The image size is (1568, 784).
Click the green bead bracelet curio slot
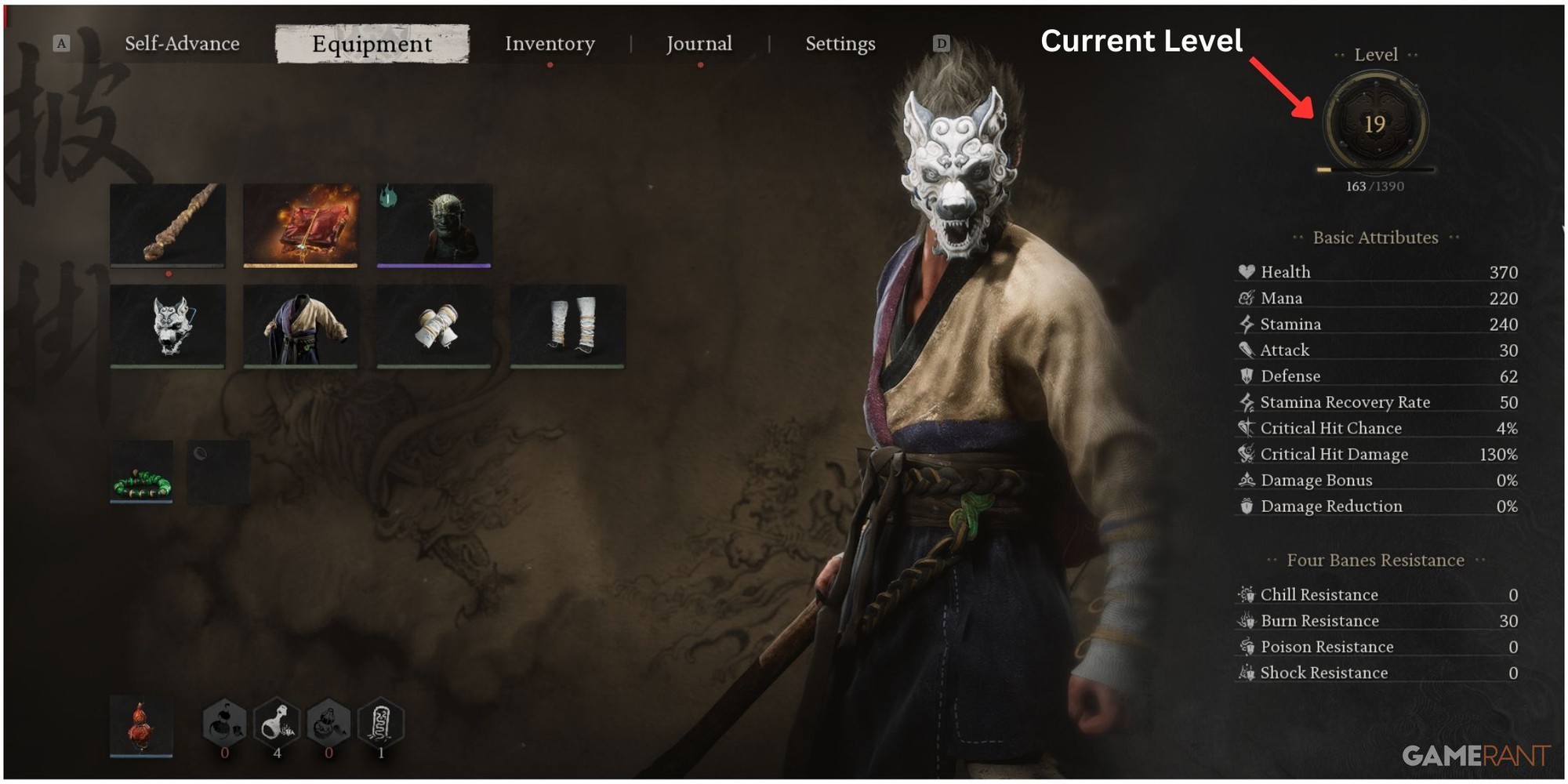142,472
